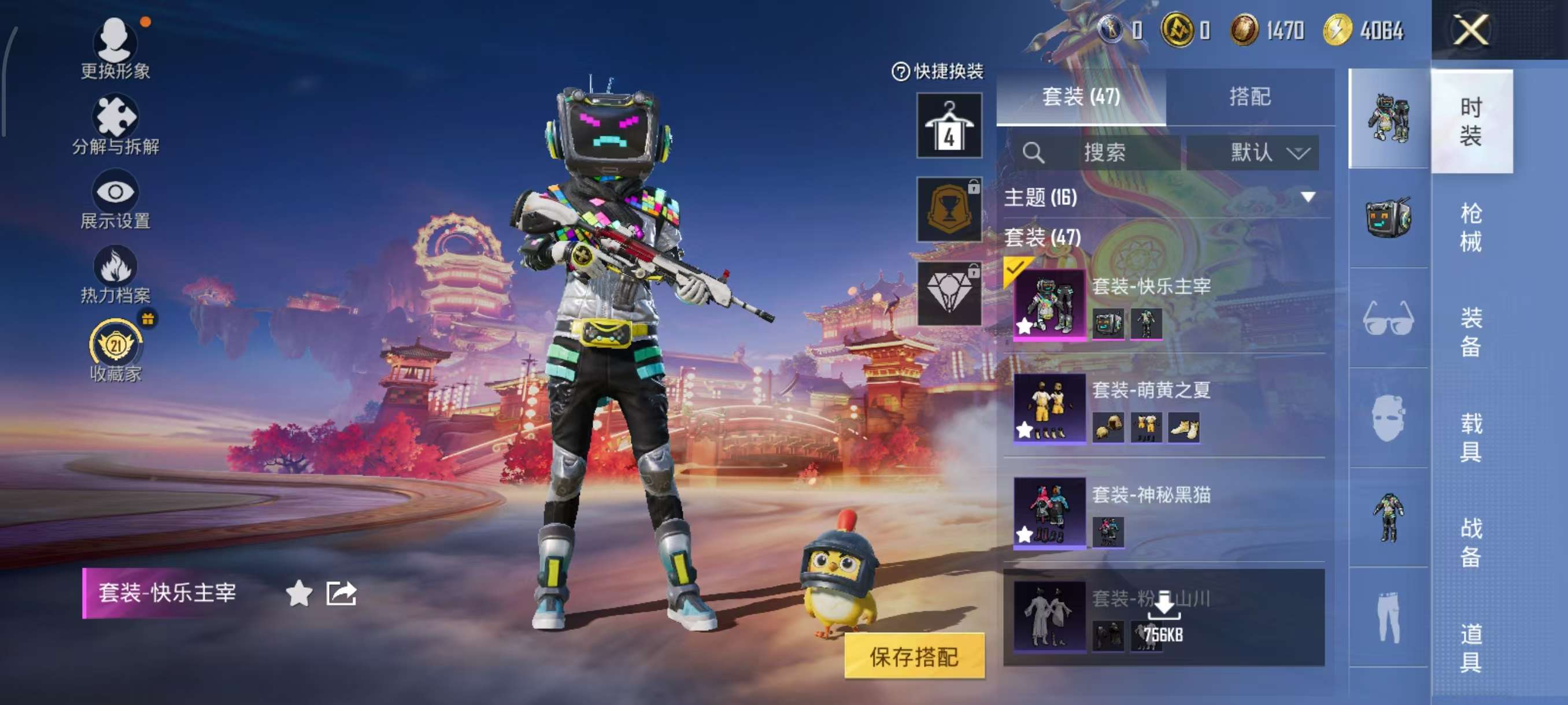The image size is (1568, 705).
Task: Open 更换形象 change appearance
Action: 115,47
